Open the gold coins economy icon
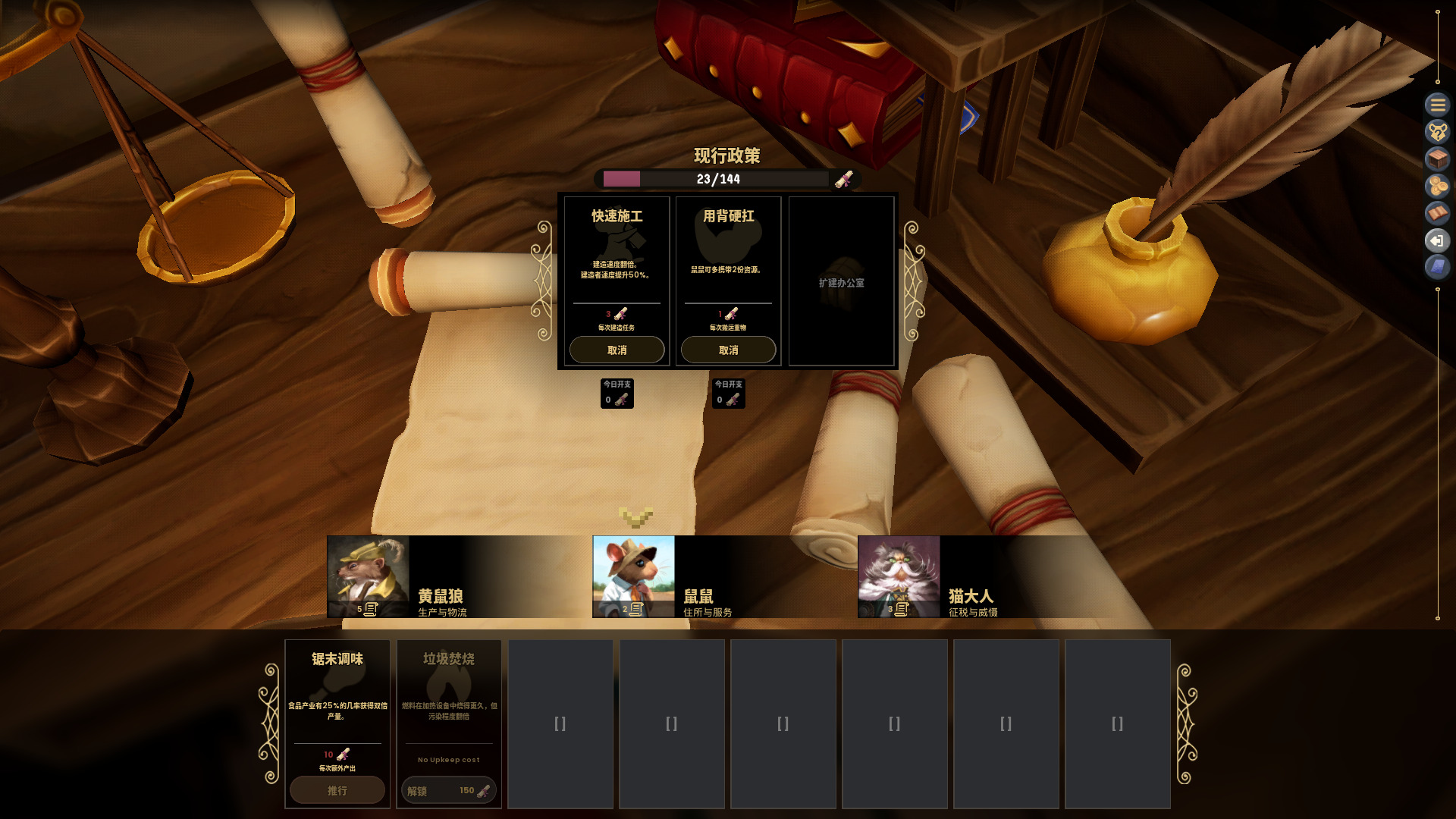 click(x=1437, y=187)
